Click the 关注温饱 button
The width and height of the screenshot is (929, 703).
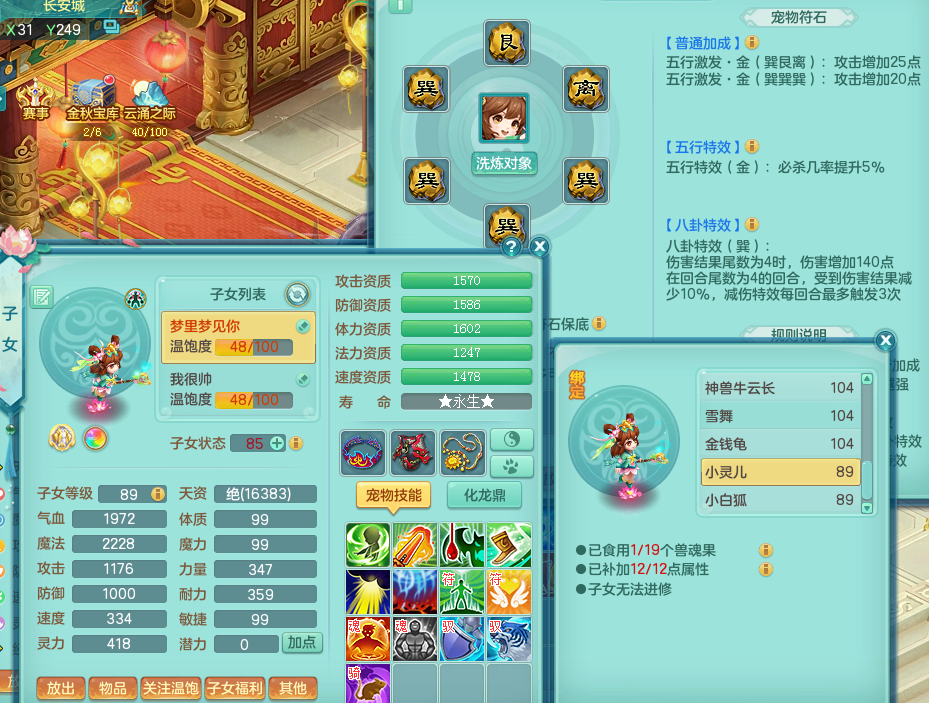(x=170, y=688)
